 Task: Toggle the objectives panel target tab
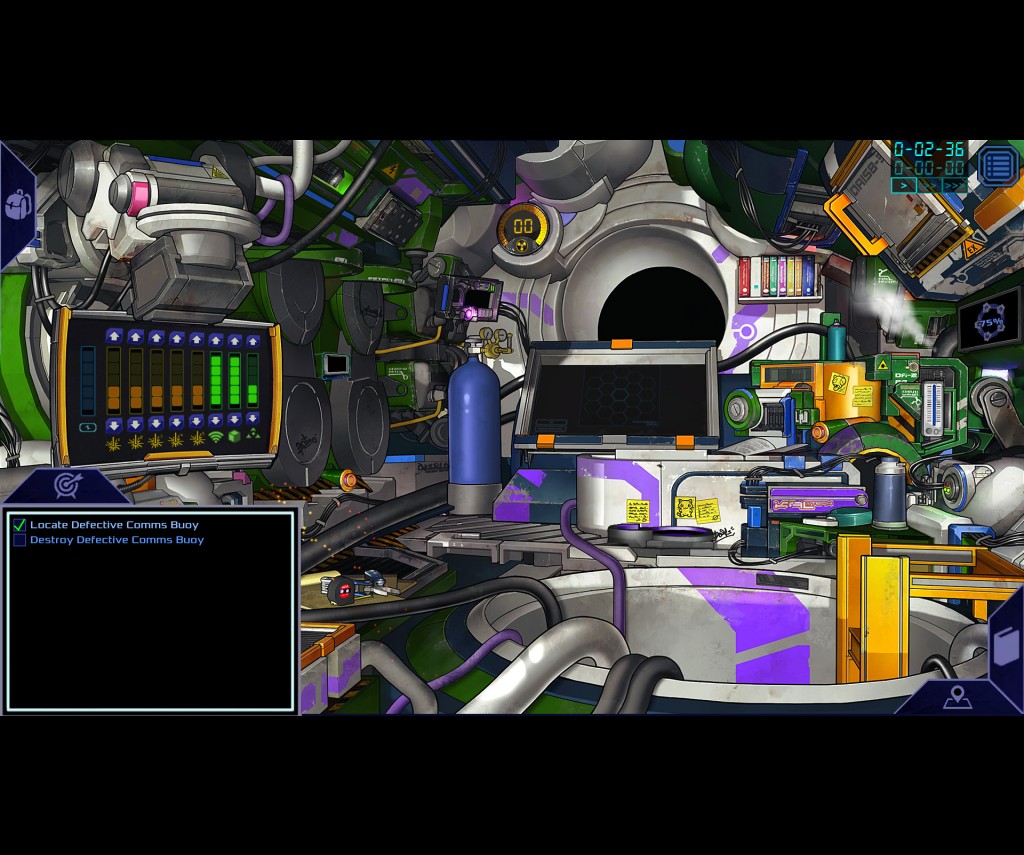click(x=67, y=486)
